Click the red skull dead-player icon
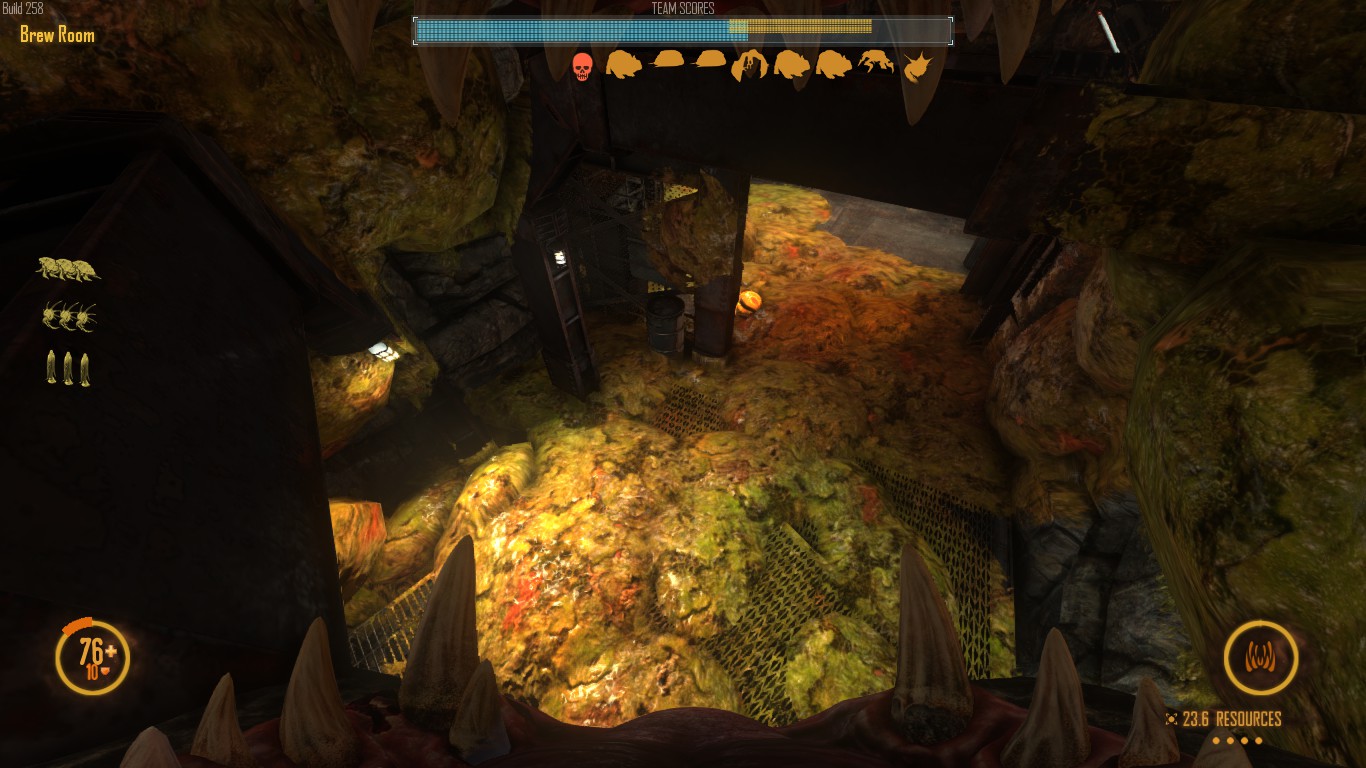The width and height of the screenshot is (1366, 768). point(582,67)
